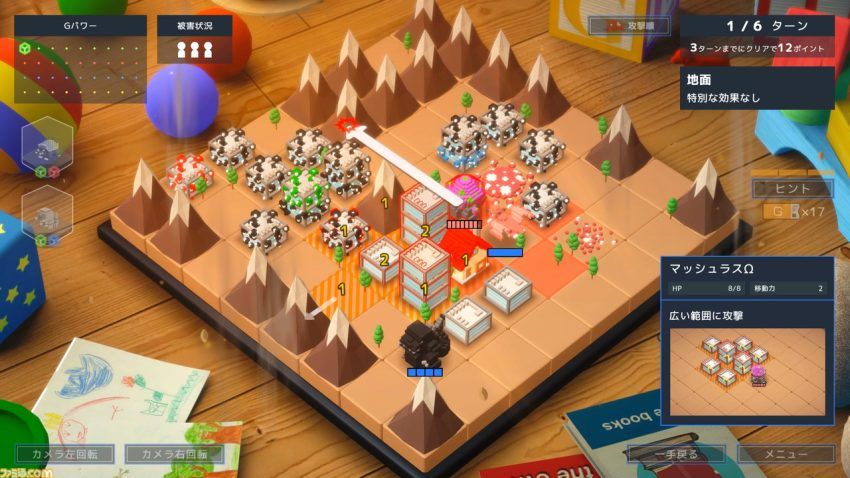This screenshot has height=478, width=850.
Task: Click the Mashurasu Ω attack range preview
Action: pos(747,370)
